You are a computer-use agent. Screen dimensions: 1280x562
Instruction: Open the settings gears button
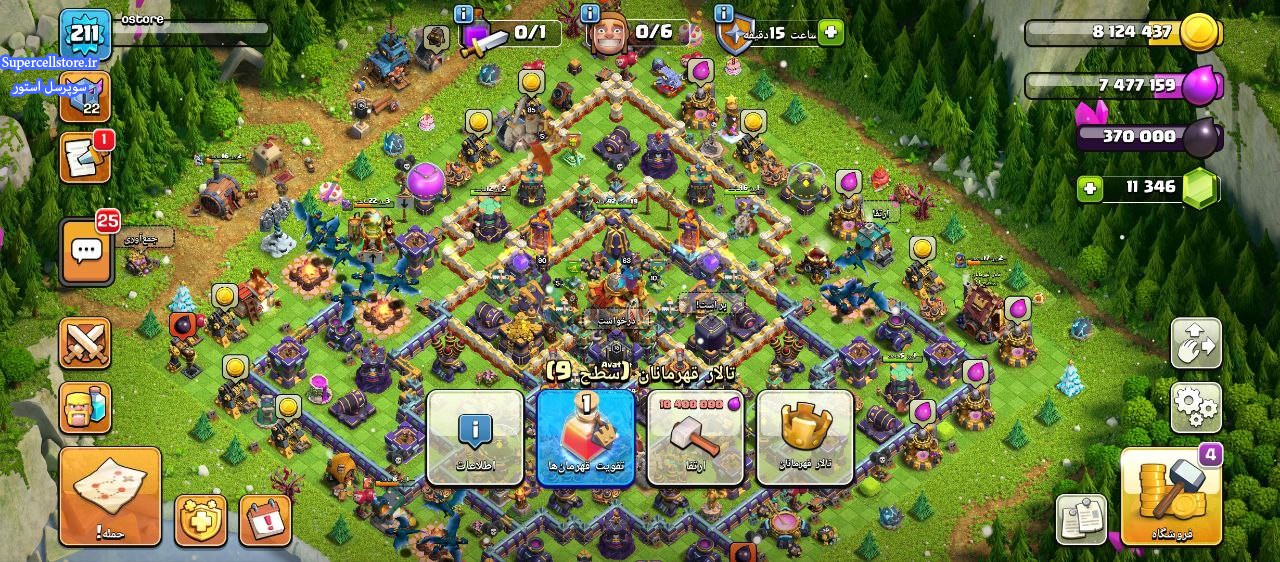[x=1196, y=406]
